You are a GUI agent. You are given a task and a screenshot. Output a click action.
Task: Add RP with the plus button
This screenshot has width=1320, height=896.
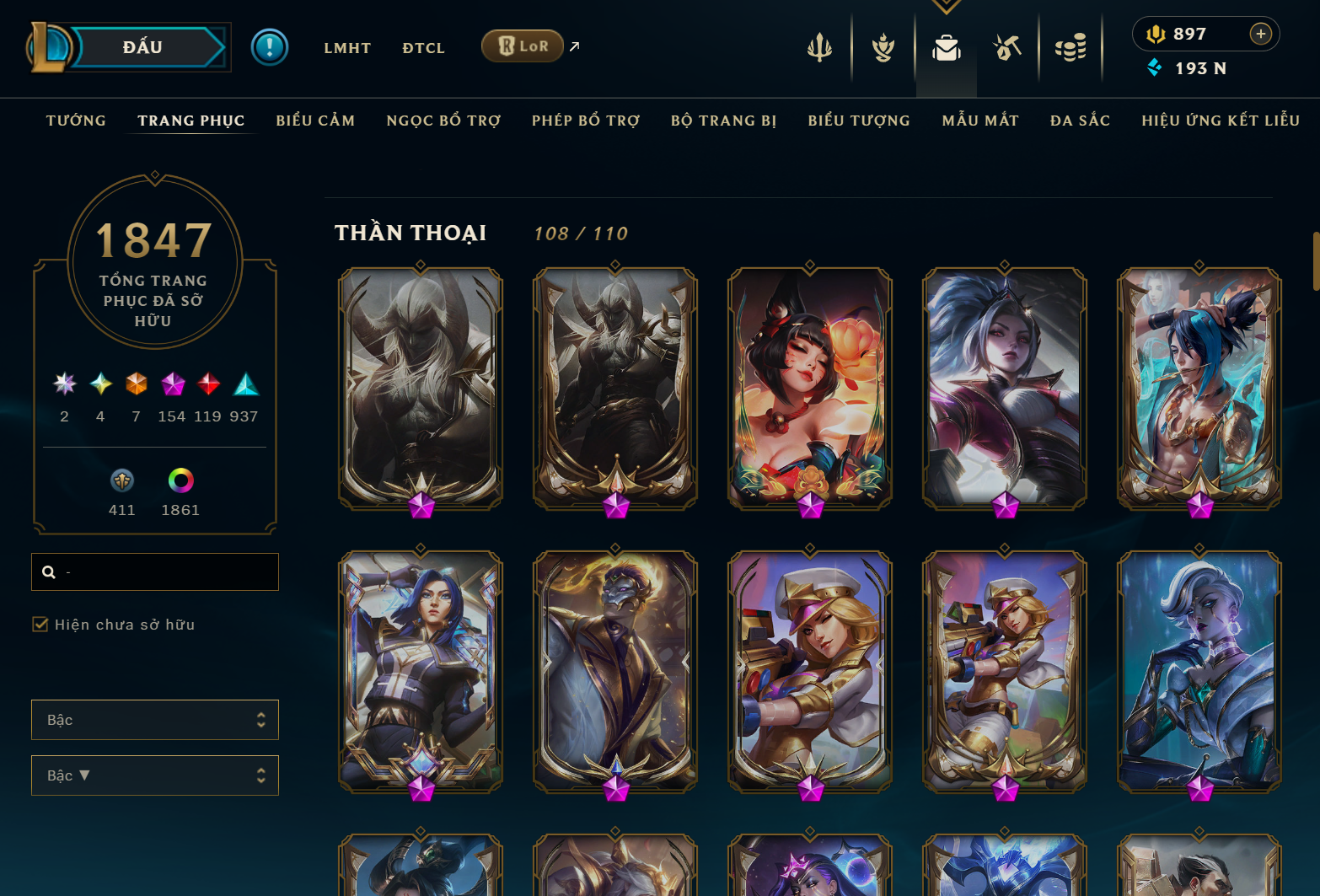1260,34
